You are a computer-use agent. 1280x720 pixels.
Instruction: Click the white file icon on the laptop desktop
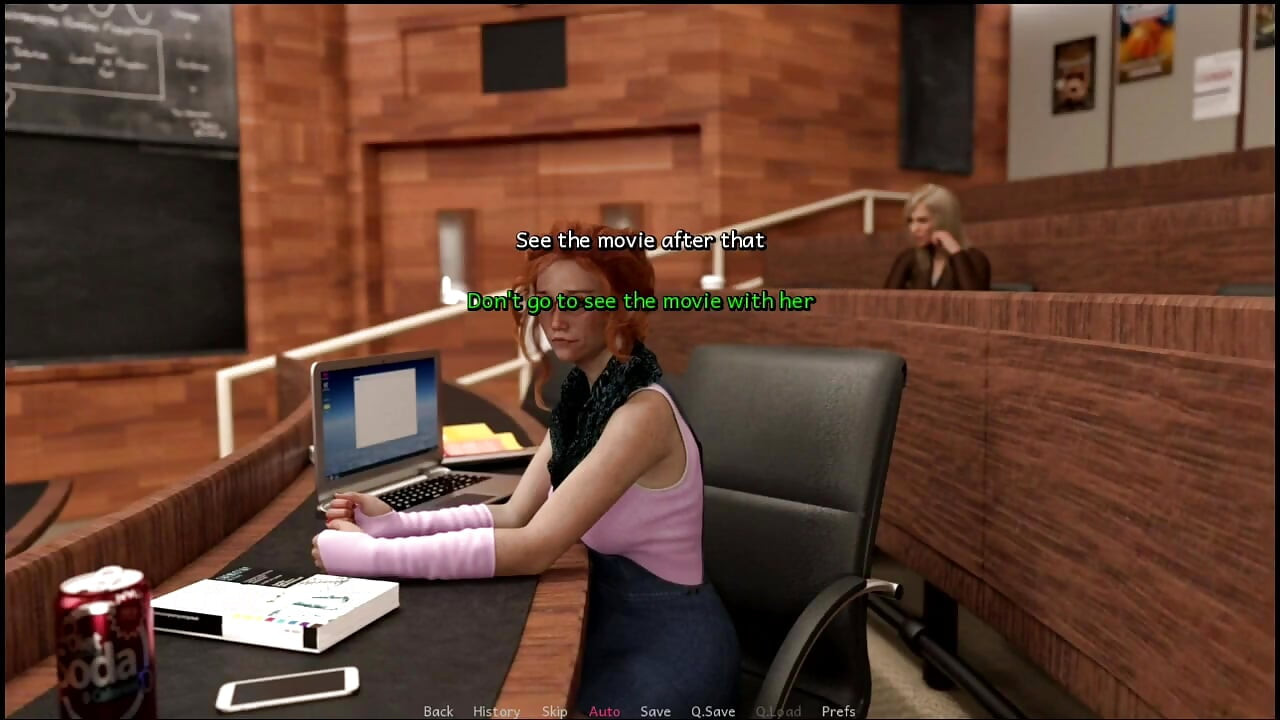click(x=326, y=383)
